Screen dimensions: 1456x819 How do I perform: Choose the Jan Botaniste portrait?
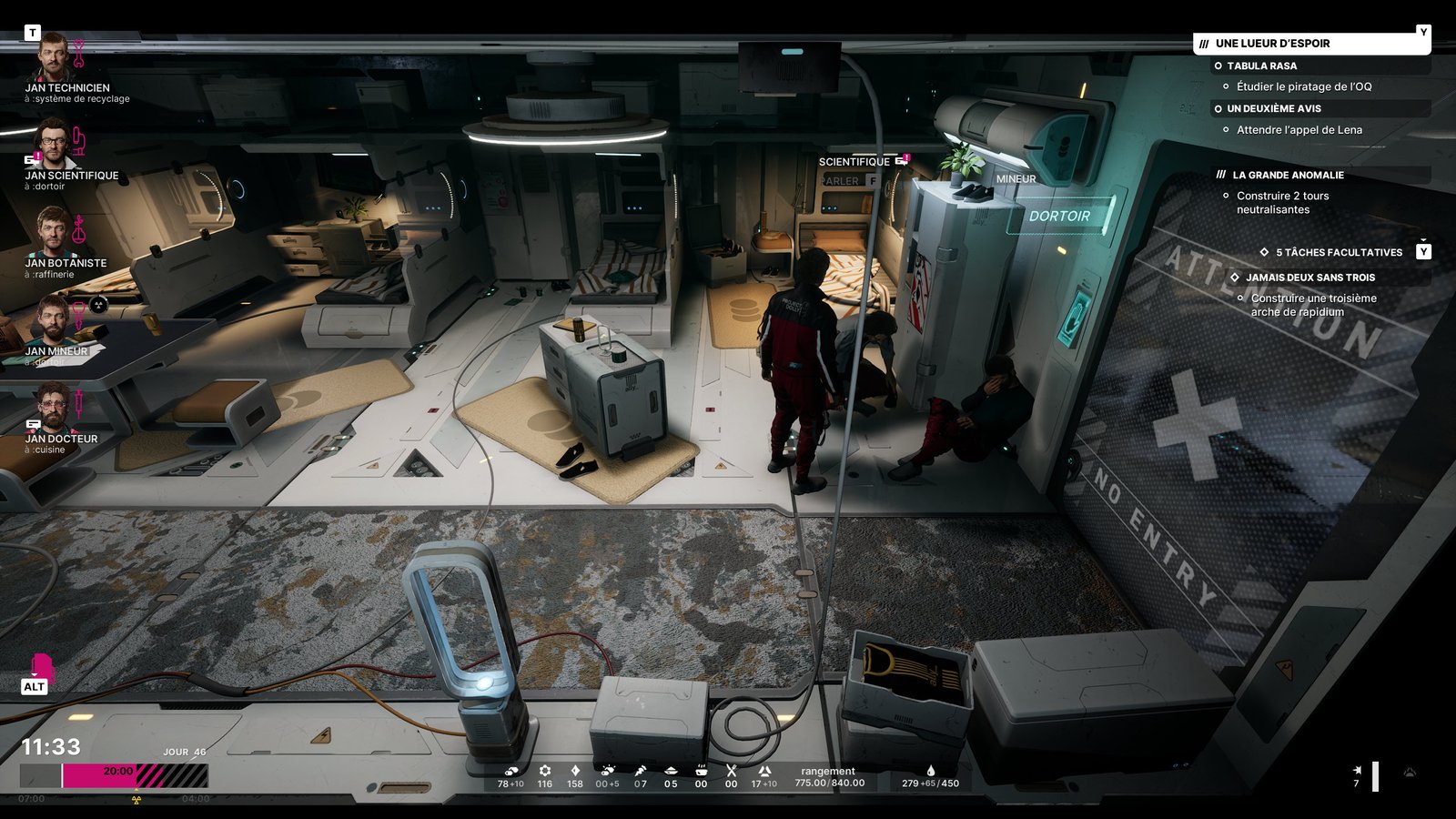(54, 232)
